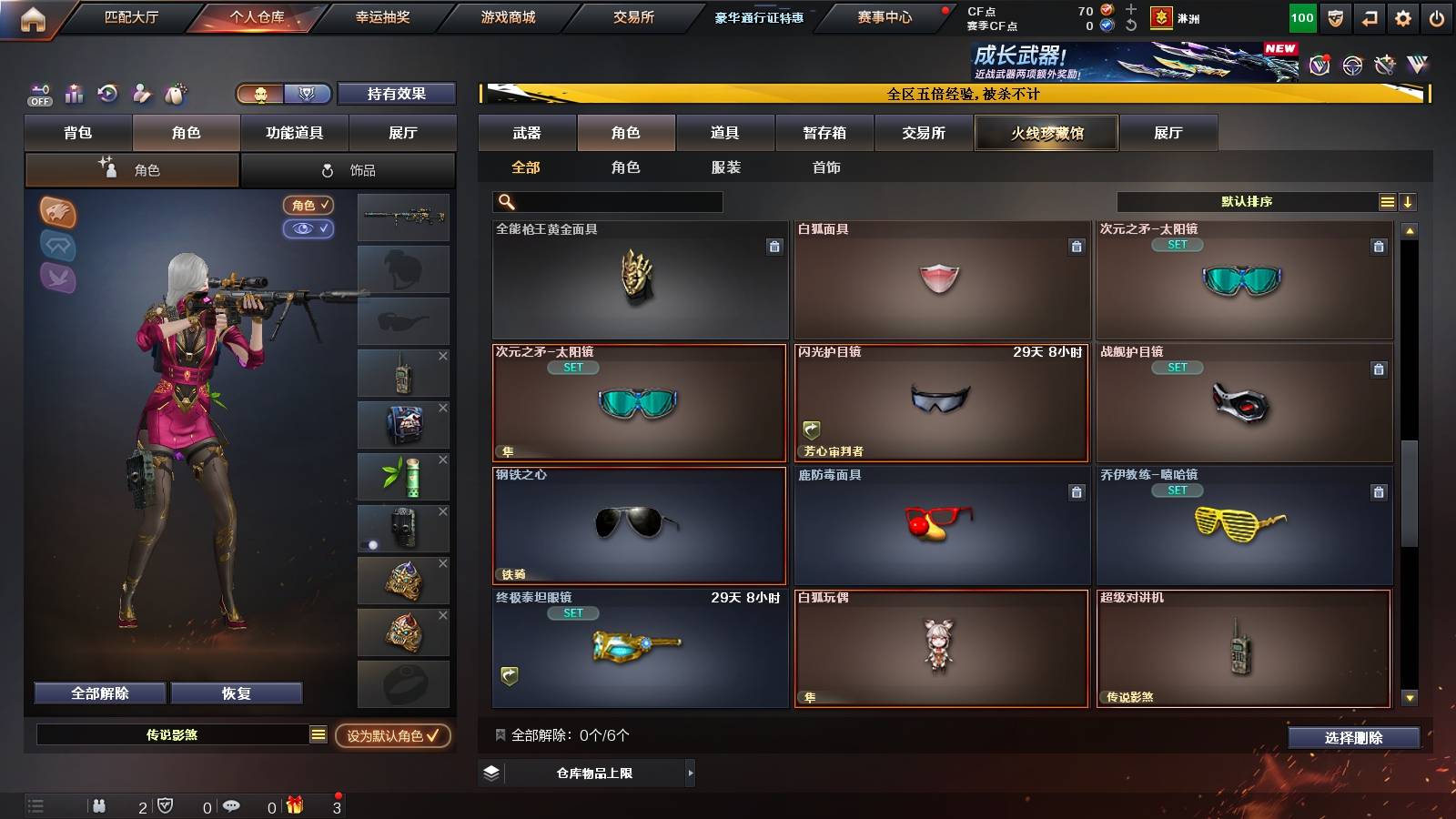Click the down arrow next to sort order
Image resolution: width=1456 pixels, height=819 pixels.
[x=1408, y=201]
